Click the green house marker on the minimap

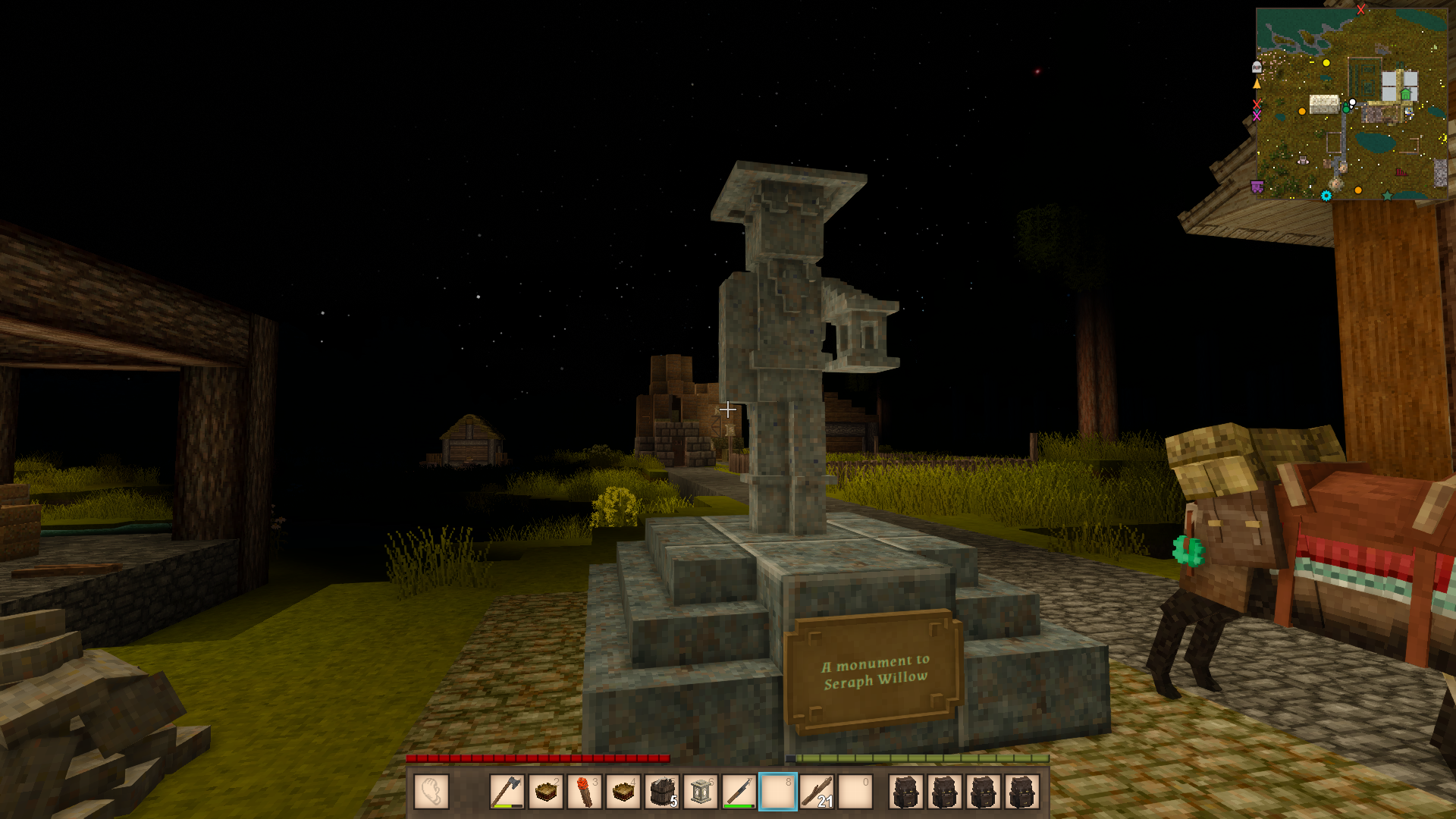coord(1406,95)
